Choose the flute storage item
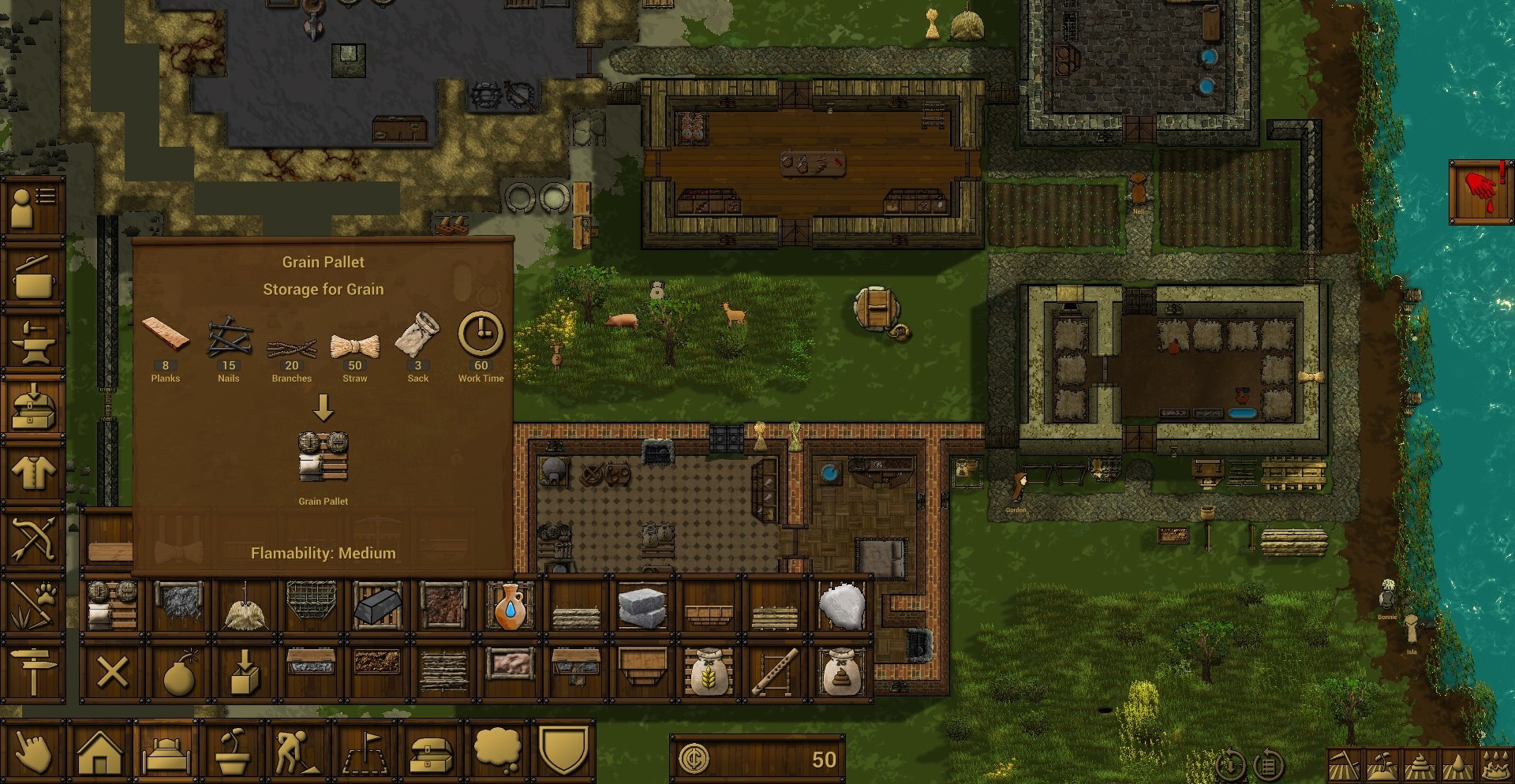The width and height of the screenshot is (1515, 784). [774, 673]
